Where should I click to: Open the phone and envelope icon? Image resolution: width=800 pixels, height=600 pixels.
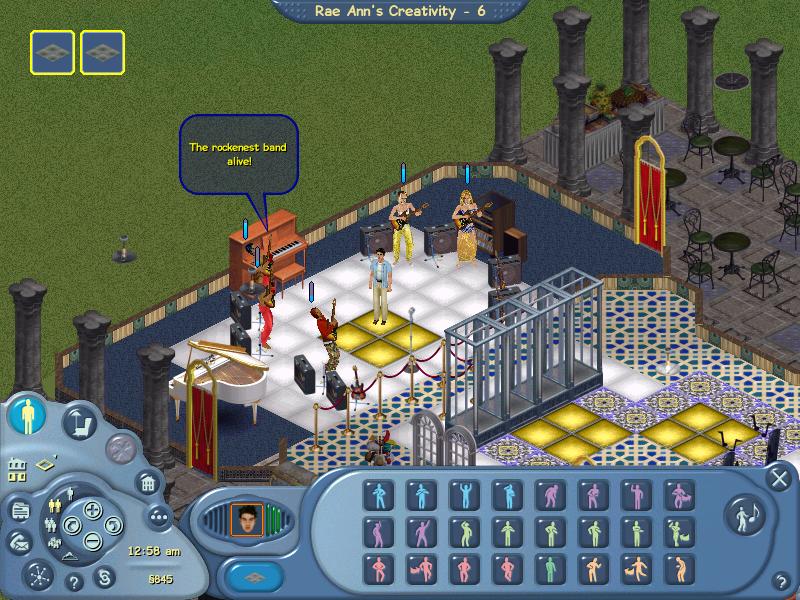click(20, 542)
